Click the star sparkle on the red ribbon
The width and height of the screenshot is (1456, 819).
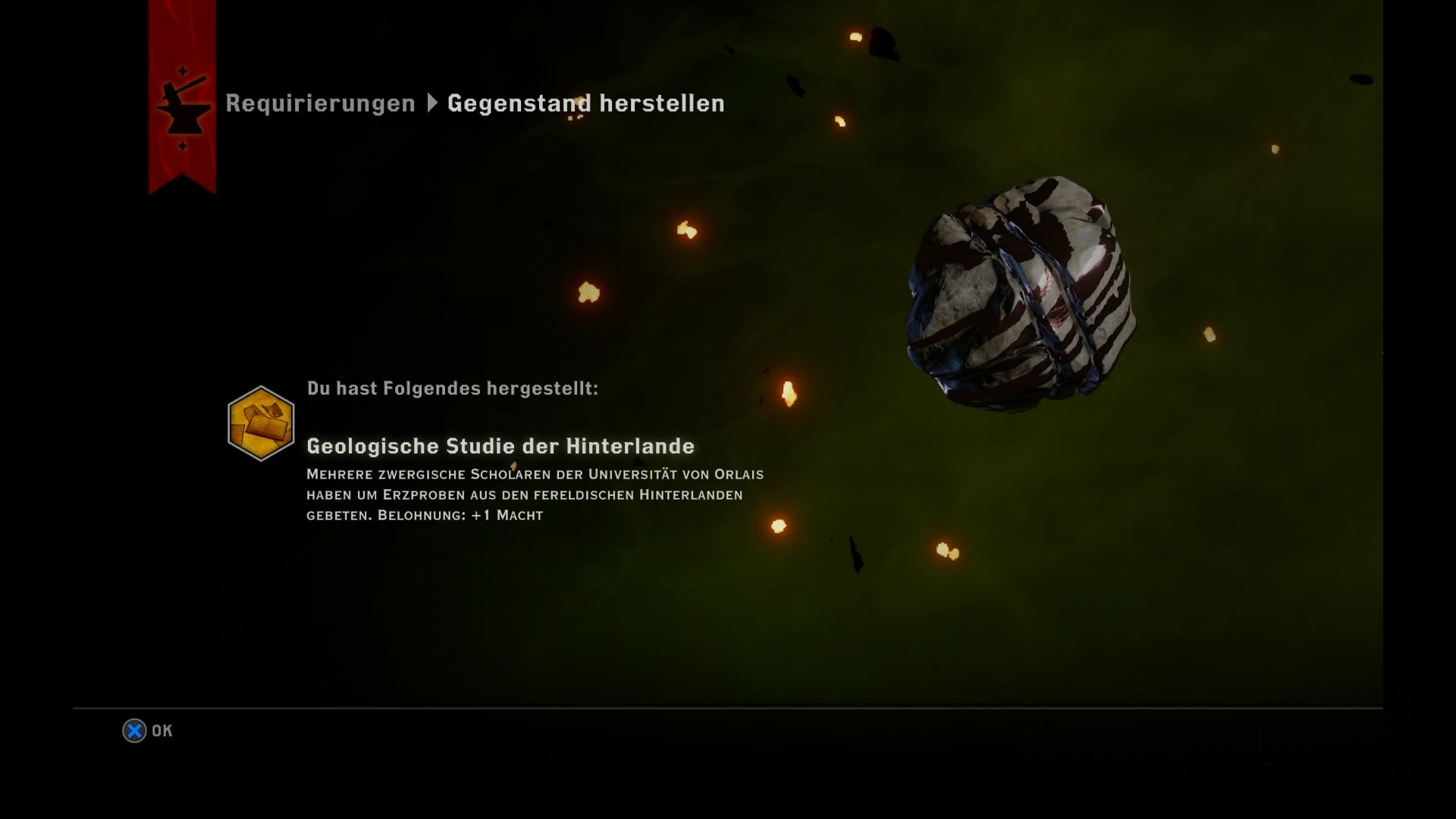181,70
